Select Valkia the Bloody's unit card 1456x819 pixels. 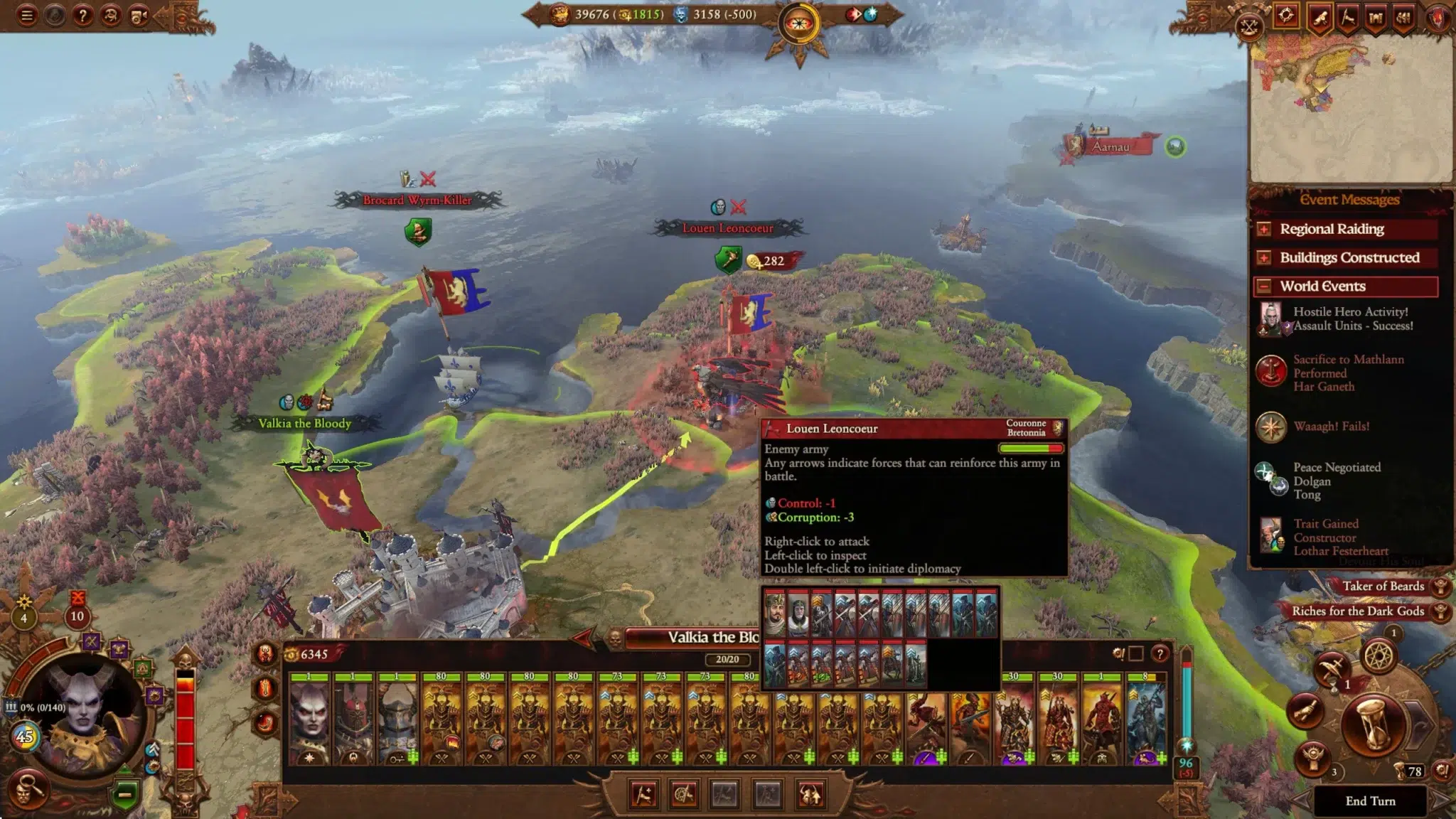[x=310, y=719]
